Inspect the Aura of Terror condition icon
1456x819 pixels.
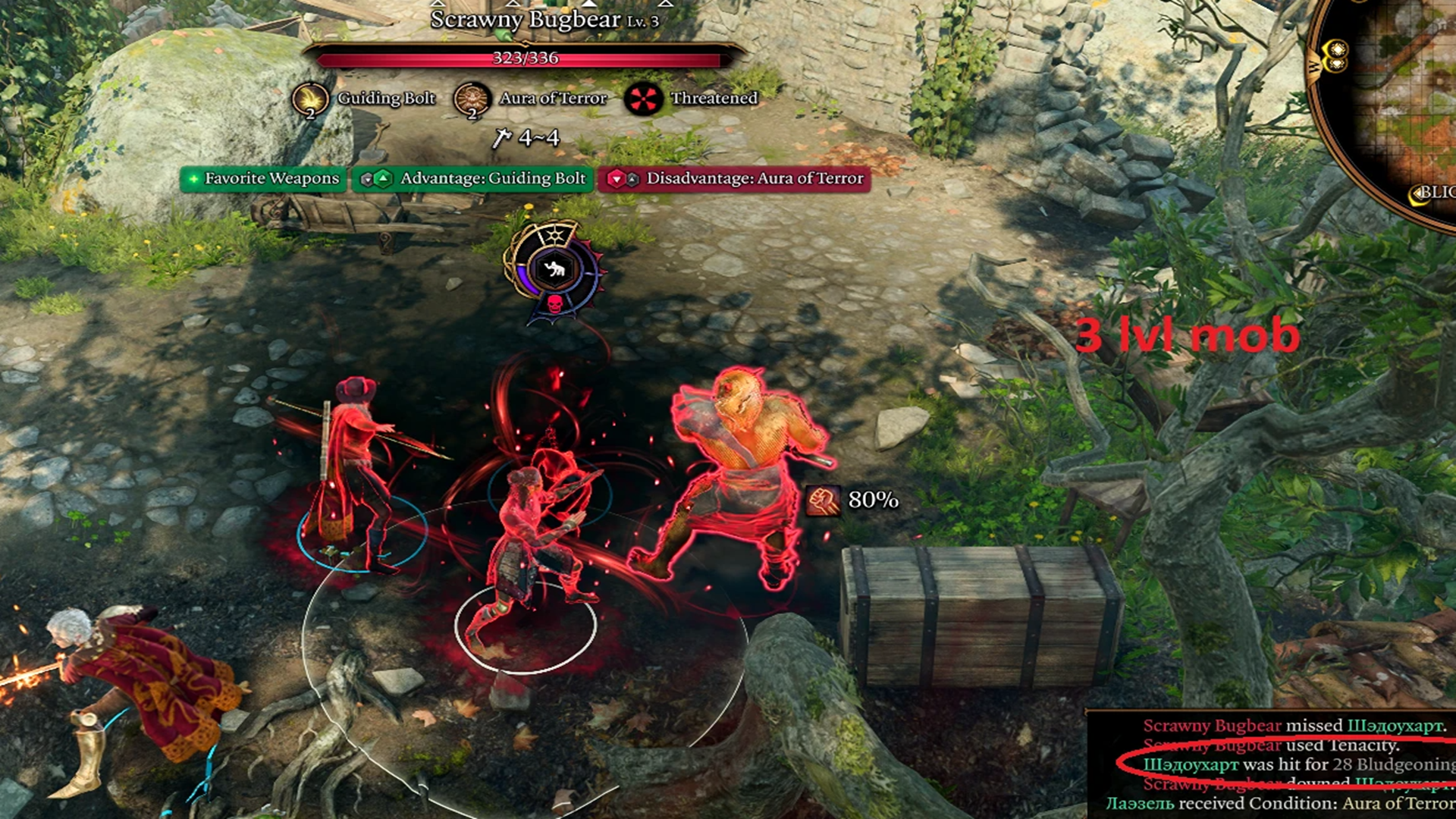click(472, 99)
